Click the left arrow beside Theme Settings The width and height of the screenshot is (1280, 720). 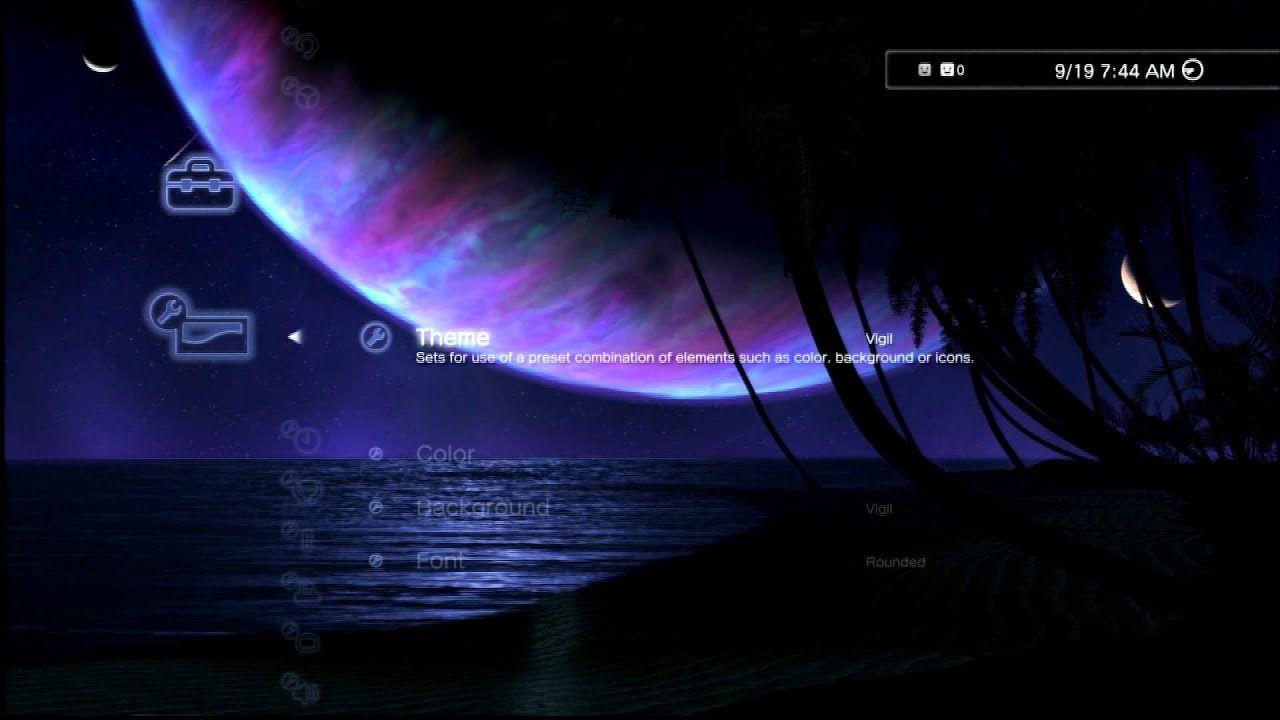tap(293, 337)
